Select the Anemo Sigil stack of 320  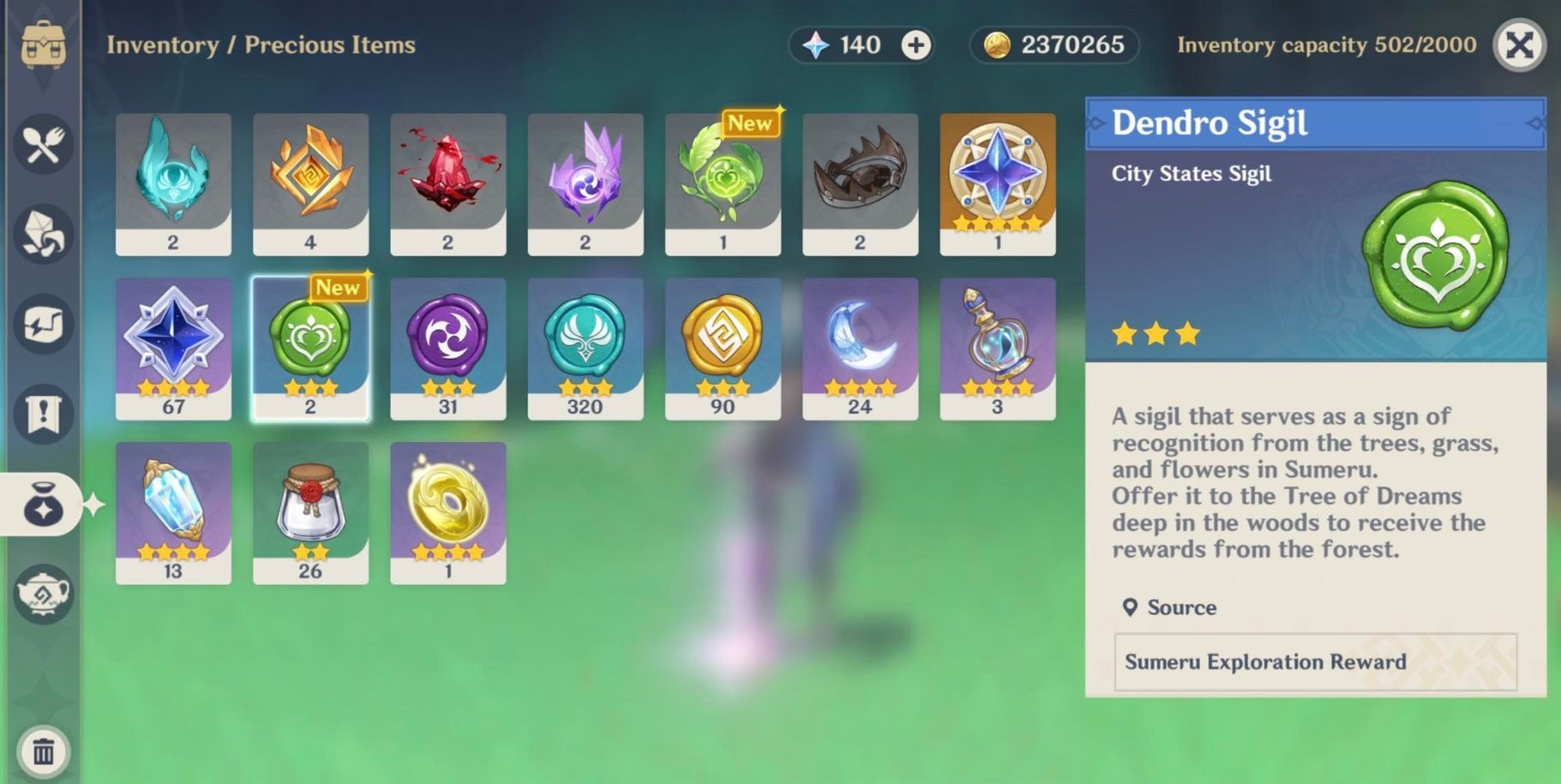coord(585,348)
